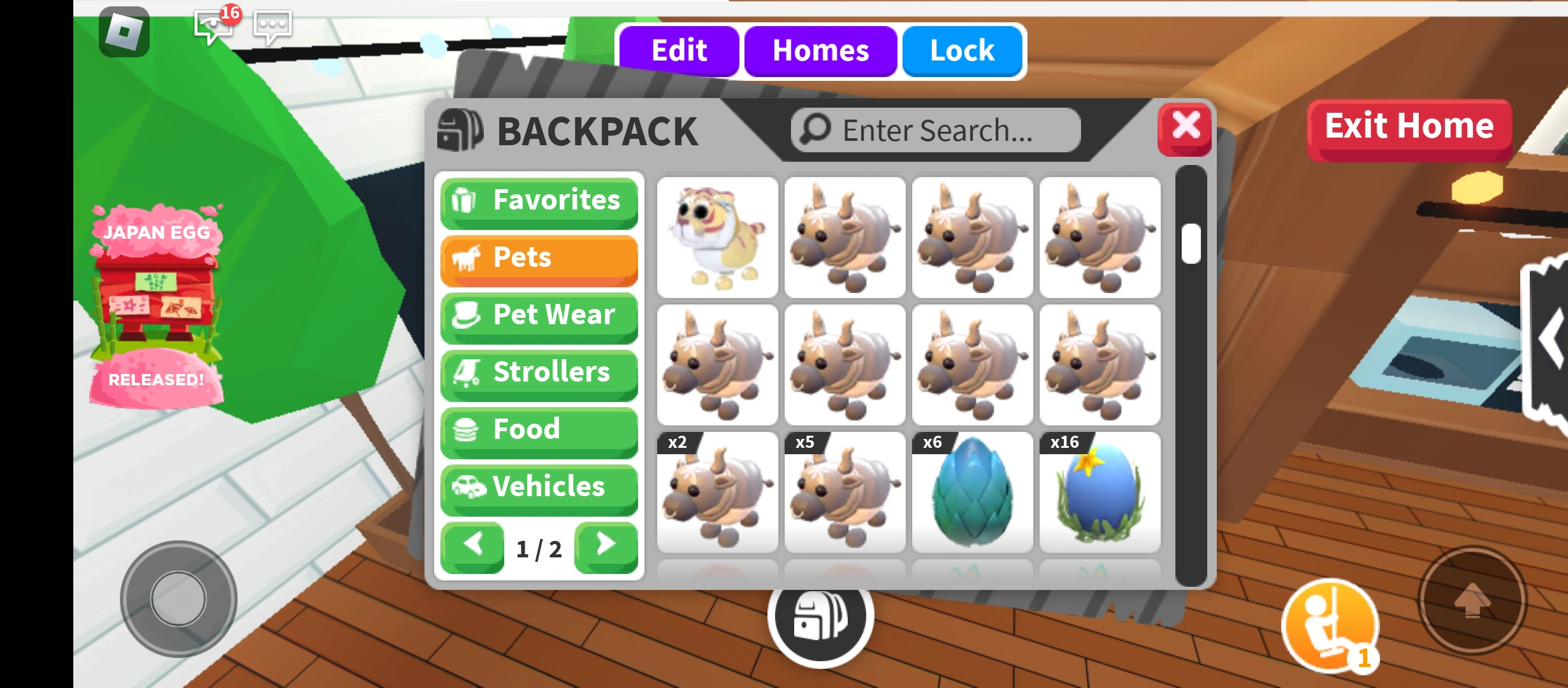1568x688 pixels.
Task: Open chat via the speech bubble with 16 notifications
Action: click(x=214, y=27)
